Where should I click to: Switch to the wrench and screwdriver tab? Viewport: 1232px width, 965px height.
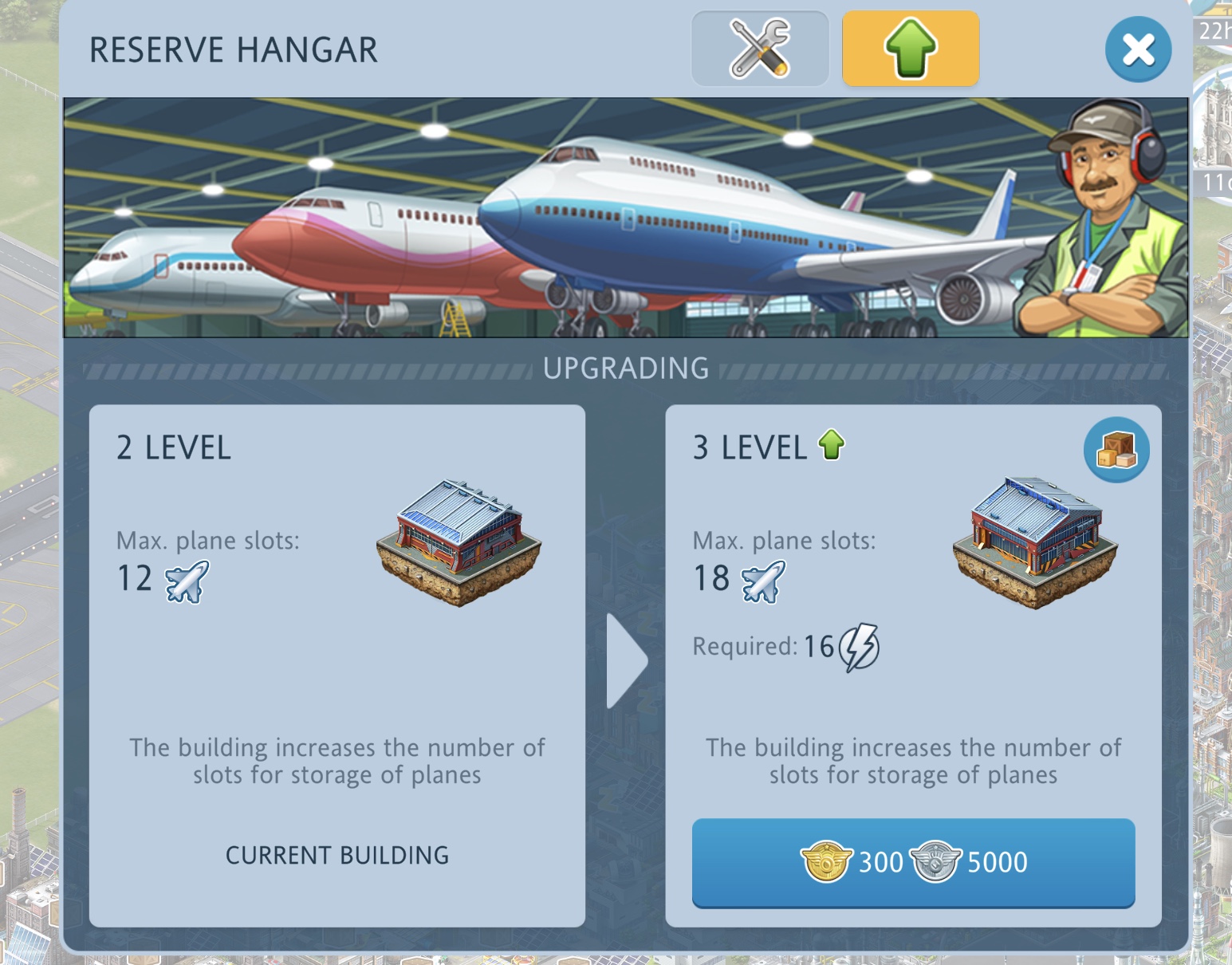click(760, 49)
